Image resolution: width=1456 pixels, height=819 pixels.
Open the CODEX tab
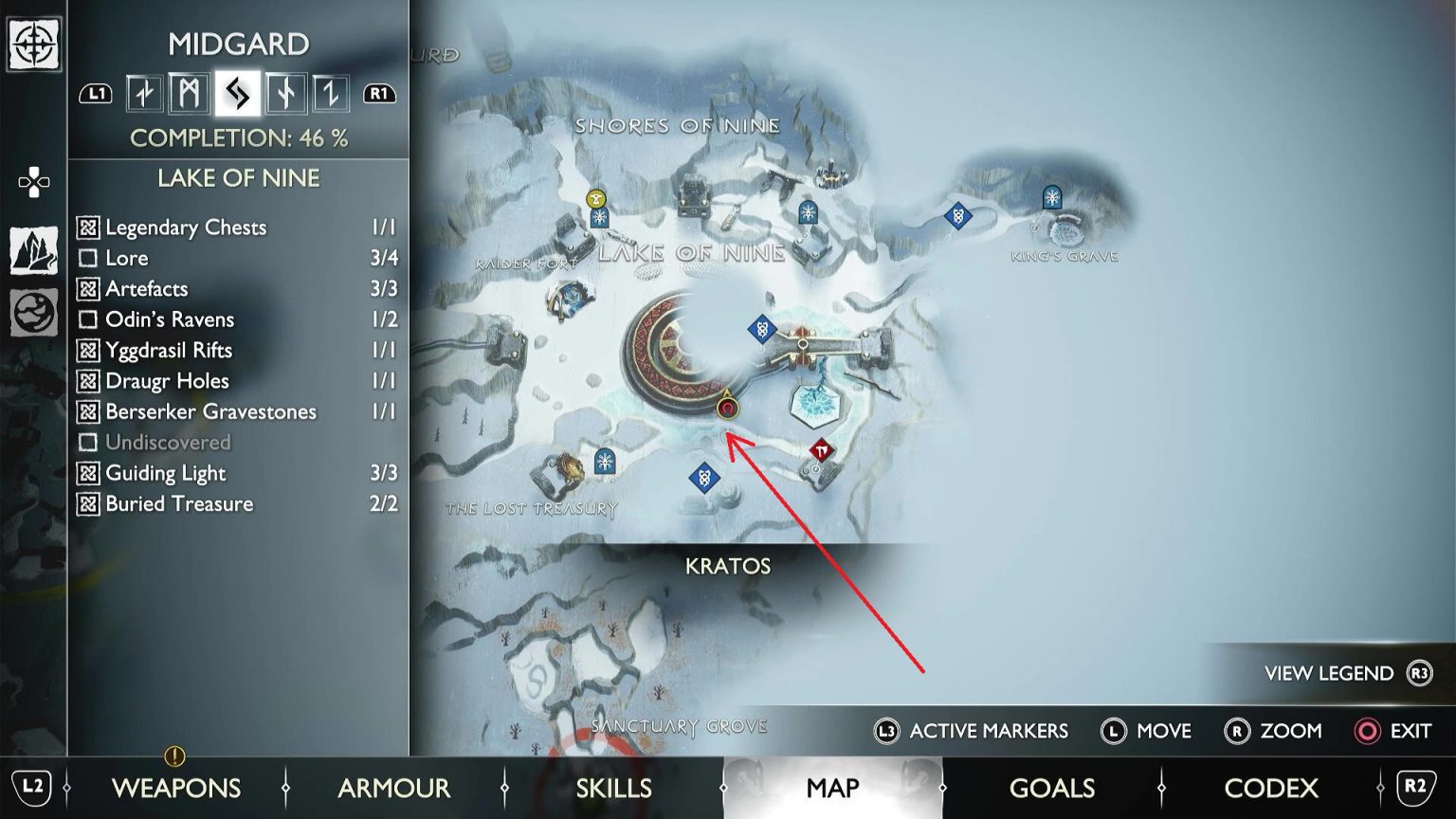1271,788
